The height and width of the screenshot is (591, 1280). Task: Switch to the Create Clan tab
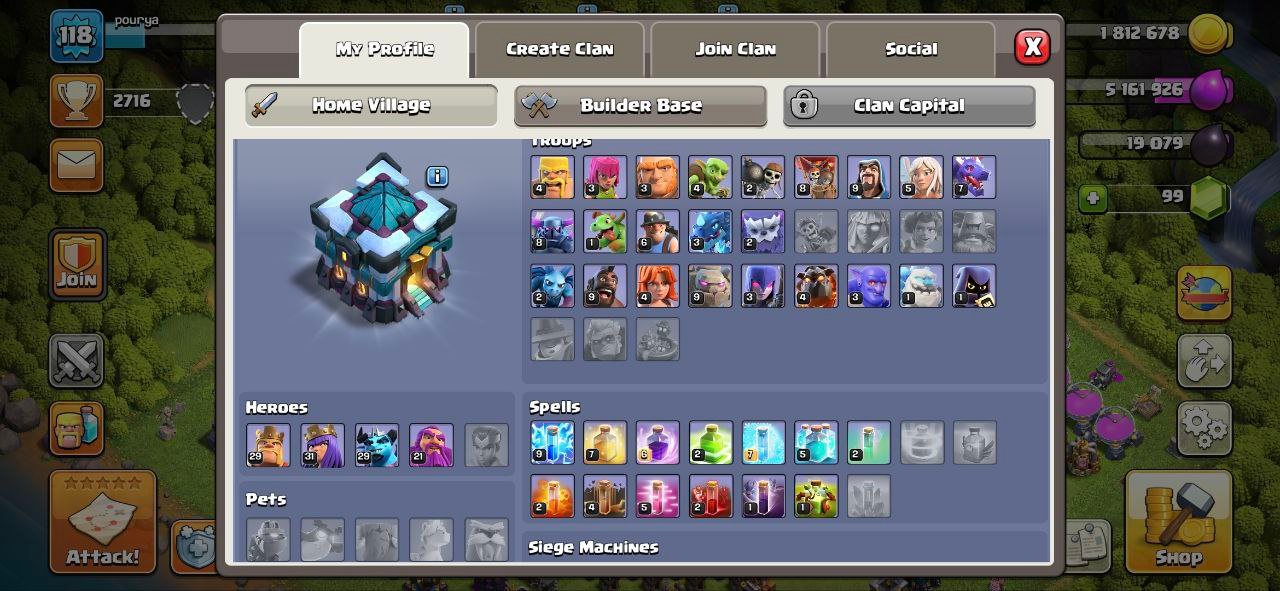560,49
